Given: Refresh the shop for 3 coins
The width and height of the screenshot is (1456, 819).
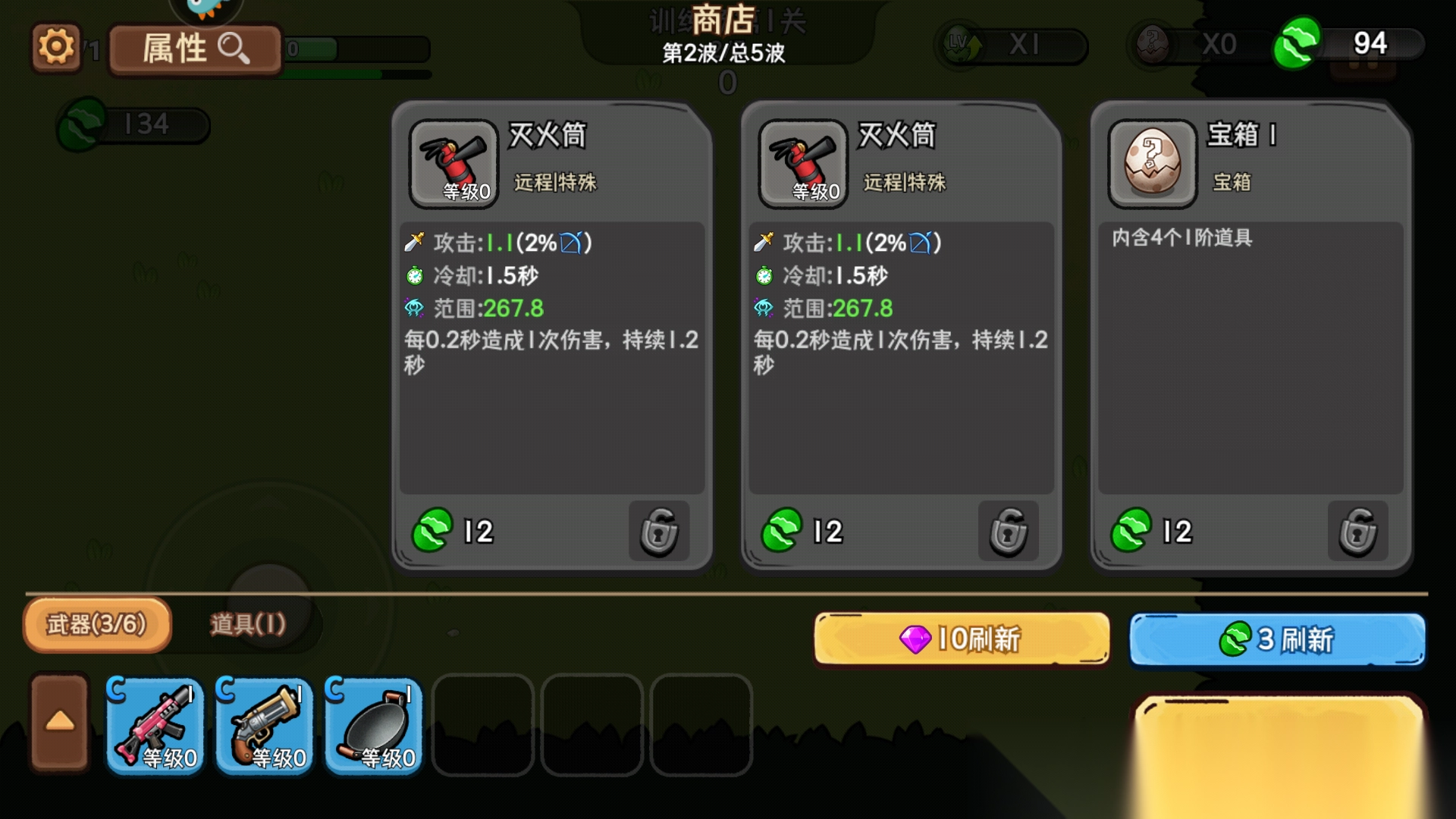Looking at the screenshot, I should 1277,639.
